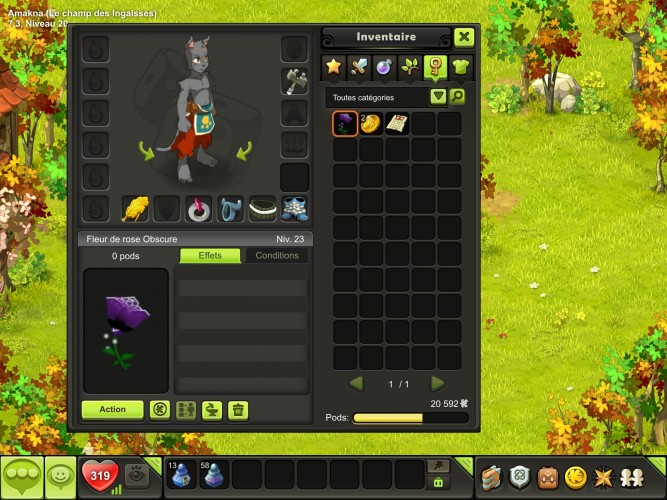Switch to the shirt cosmetics tab
This screenshot has width=667, height=500.
pyautogui.click(x=461, y=67)
